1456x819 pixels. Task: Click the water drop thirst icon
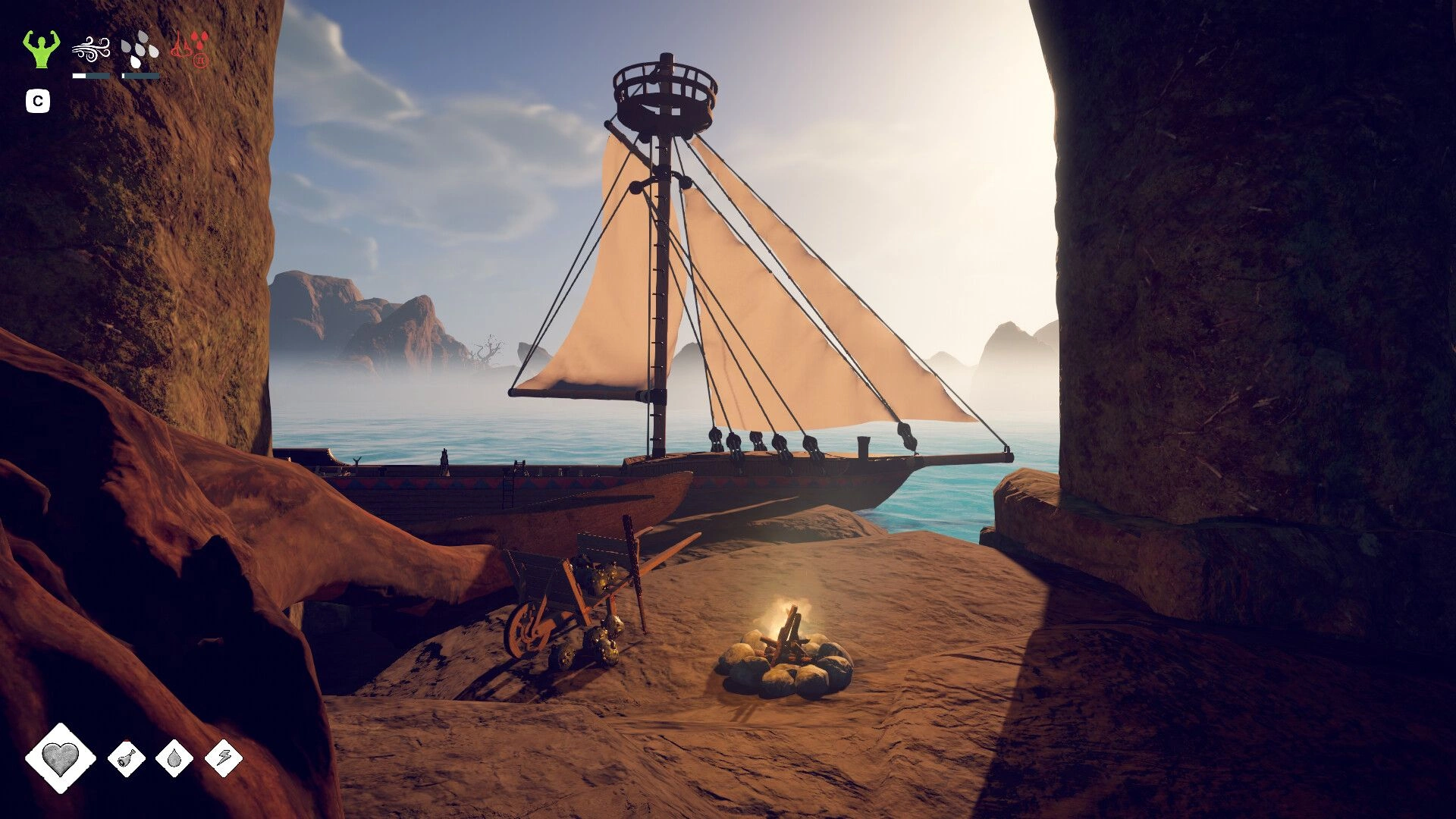point(174,758)
